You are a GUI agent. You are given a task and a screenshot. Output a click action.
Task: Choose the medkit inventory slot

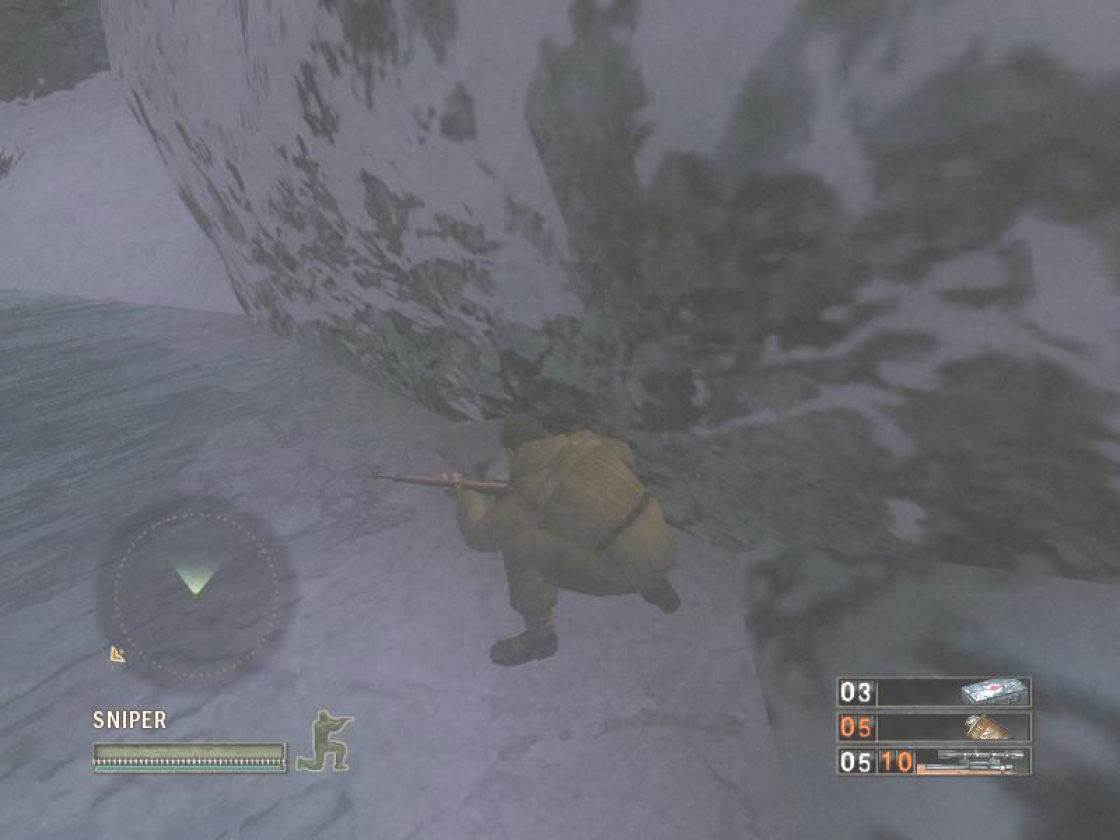[934, 692]
